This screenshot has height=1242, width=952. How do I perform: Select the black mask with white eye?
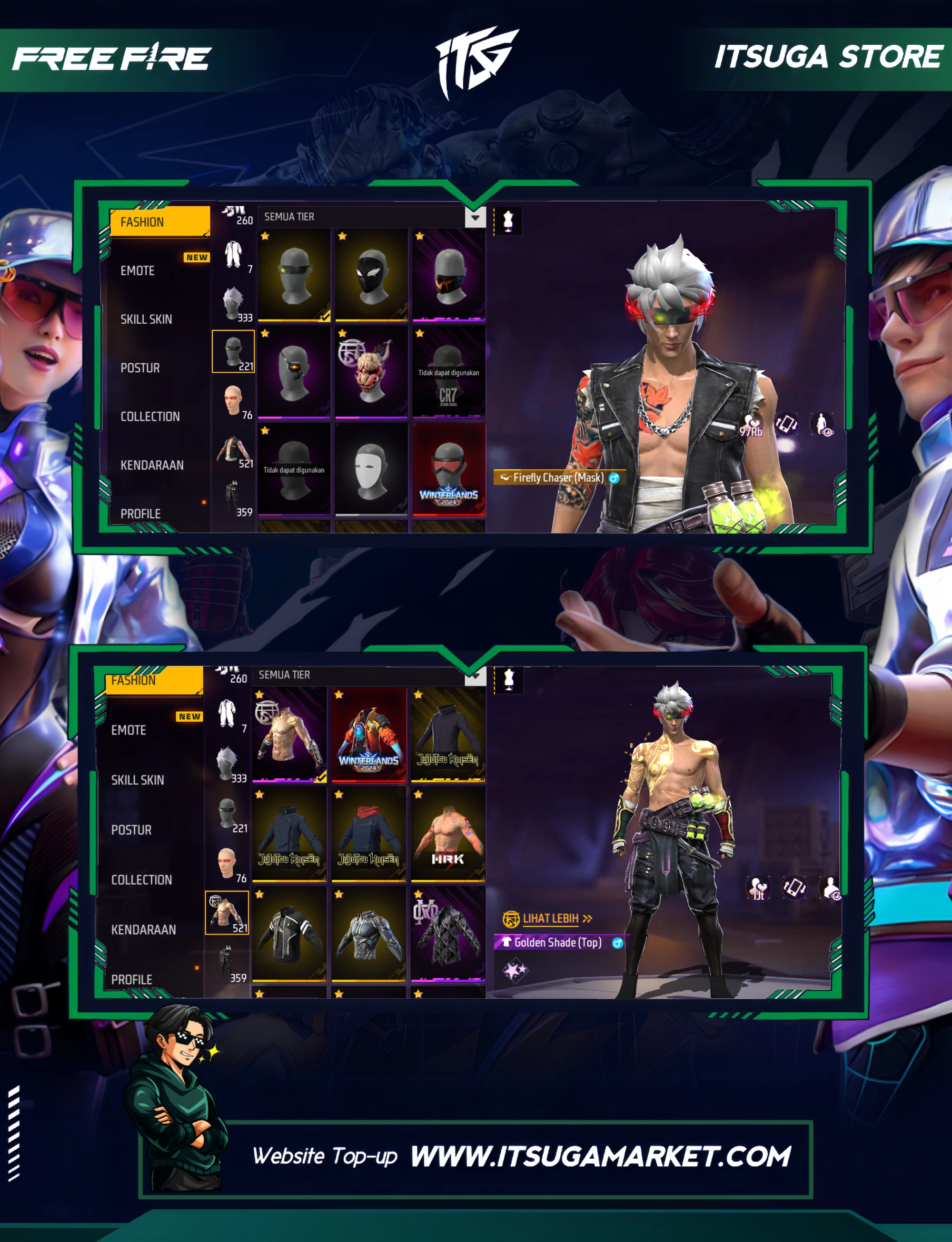coord(371,275)
